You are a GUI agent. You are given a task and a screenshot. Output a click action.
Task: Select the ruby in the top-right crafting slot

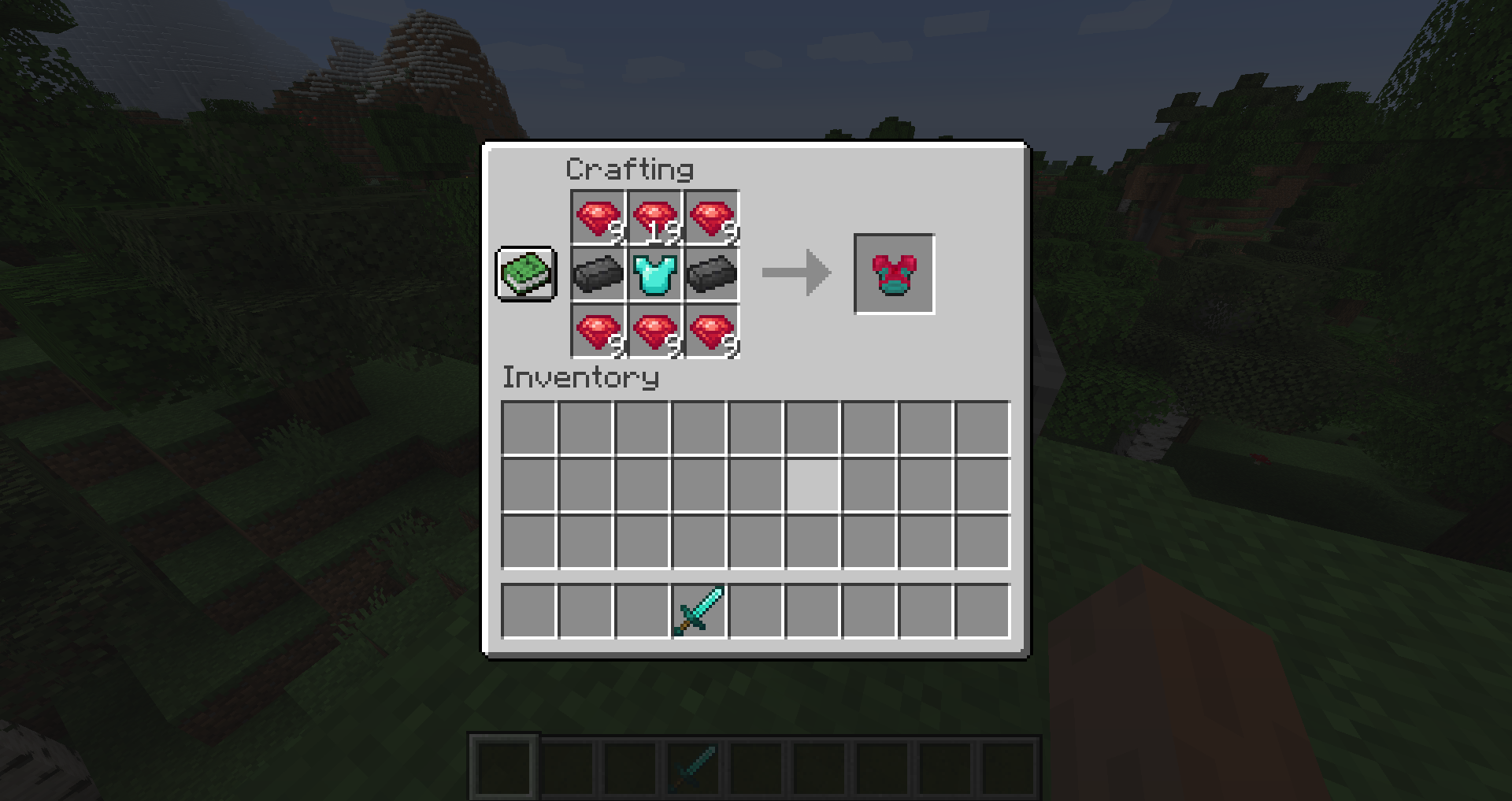click(711, 217)
